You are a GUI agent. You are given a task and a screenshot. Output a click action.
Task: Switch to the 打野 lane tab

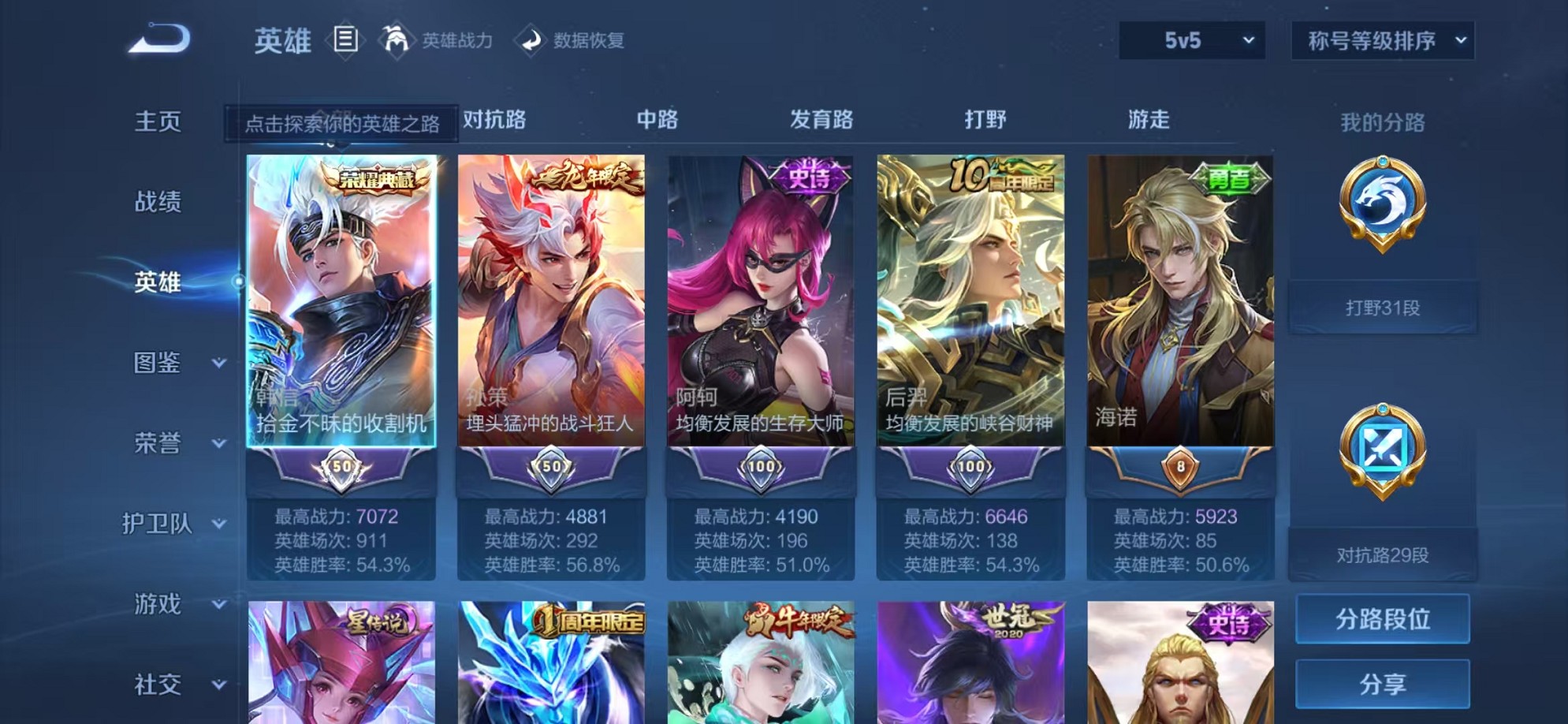point(985,120)
